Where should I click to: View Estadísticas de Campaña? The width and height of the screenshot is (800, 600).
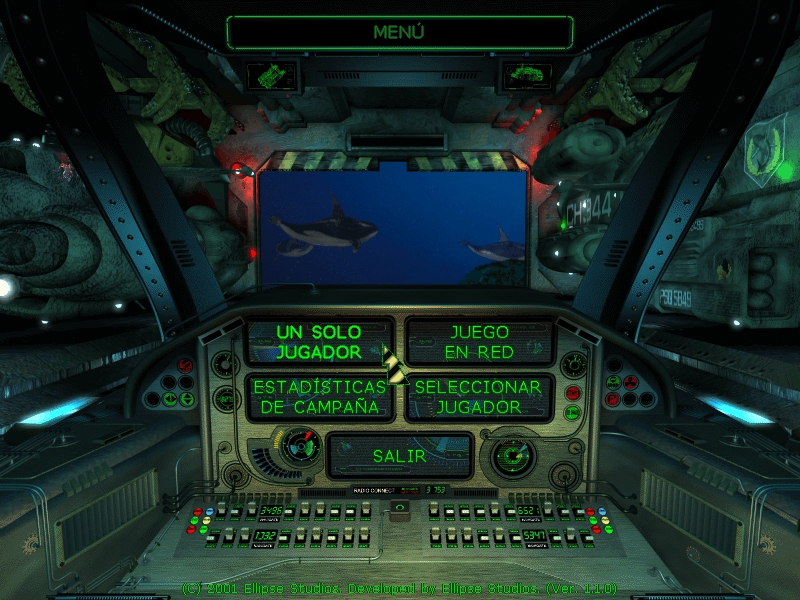coord(318,397)
